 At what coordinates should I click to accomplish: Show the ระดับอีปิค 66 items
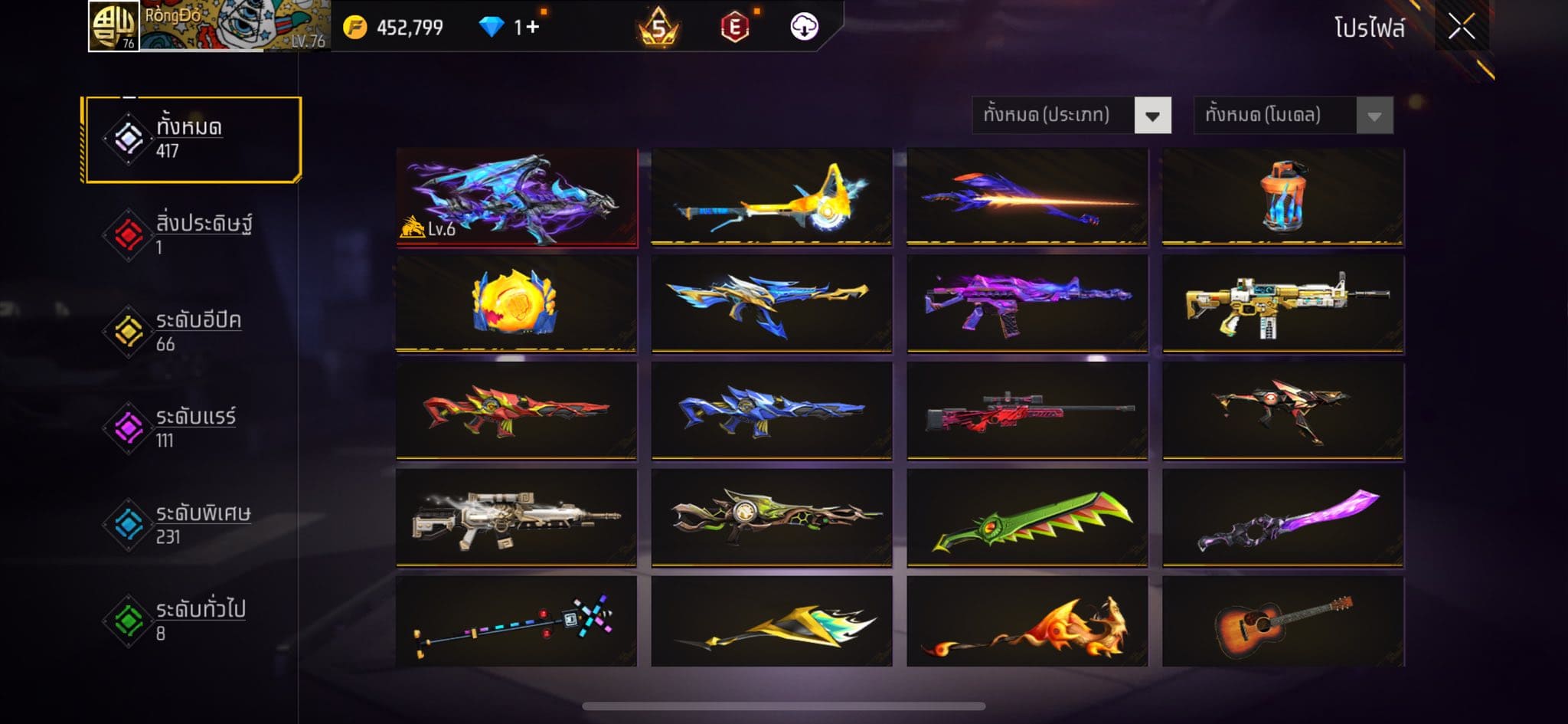[x=191, y=331]
